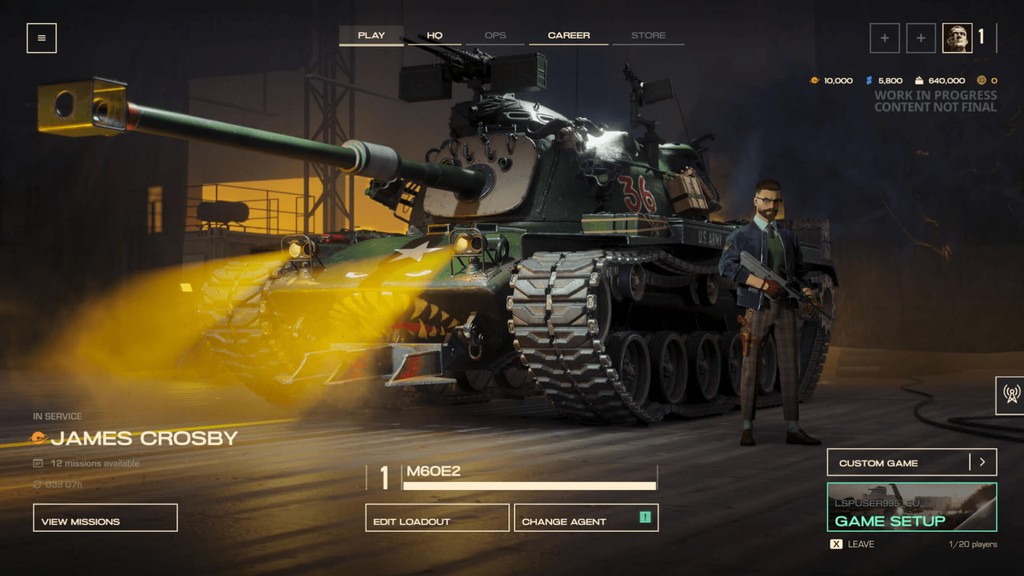Open the VIEW MISSIONS button

[105, 518]
